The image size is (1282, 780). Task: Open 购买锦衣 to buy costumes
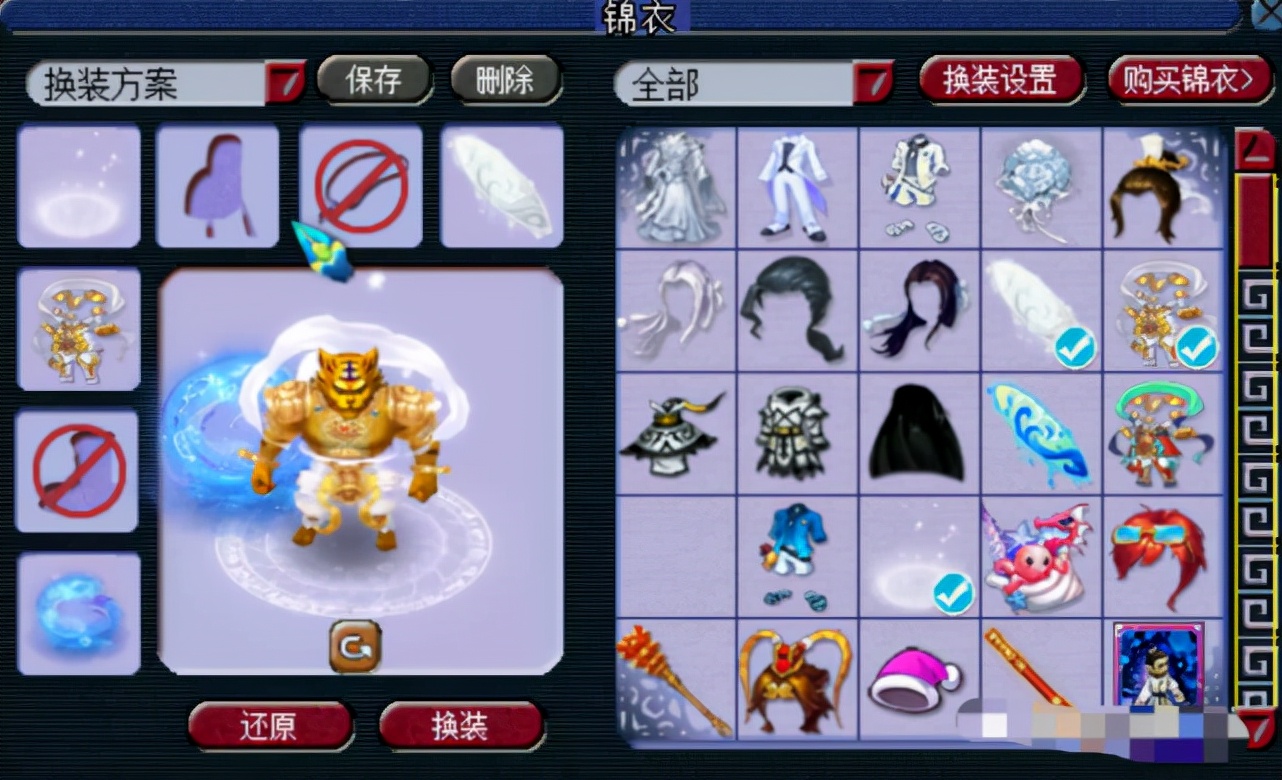(x=1190, y=81)
